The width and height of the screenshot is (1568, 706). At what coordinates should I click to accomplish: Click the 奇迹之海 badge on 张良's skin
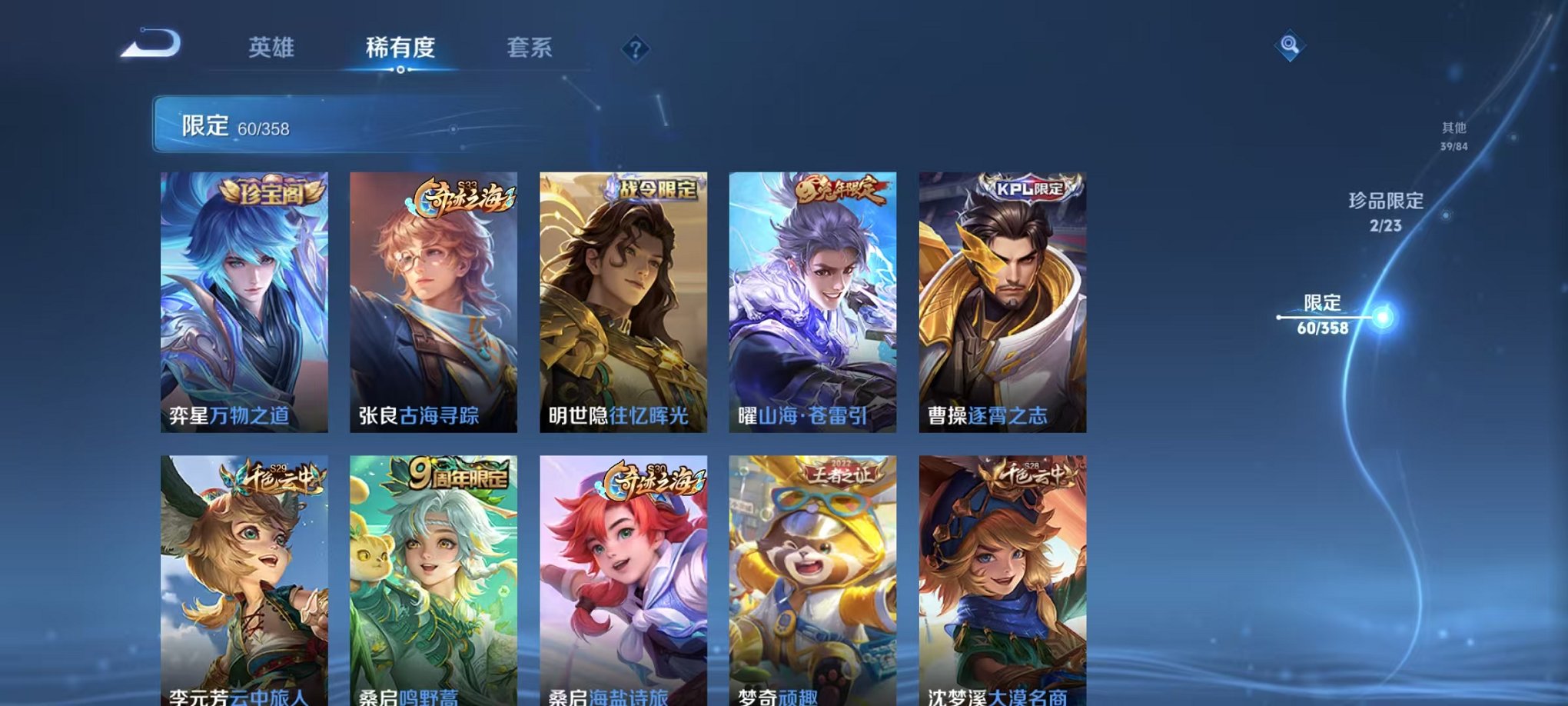(x=461, y=197)
